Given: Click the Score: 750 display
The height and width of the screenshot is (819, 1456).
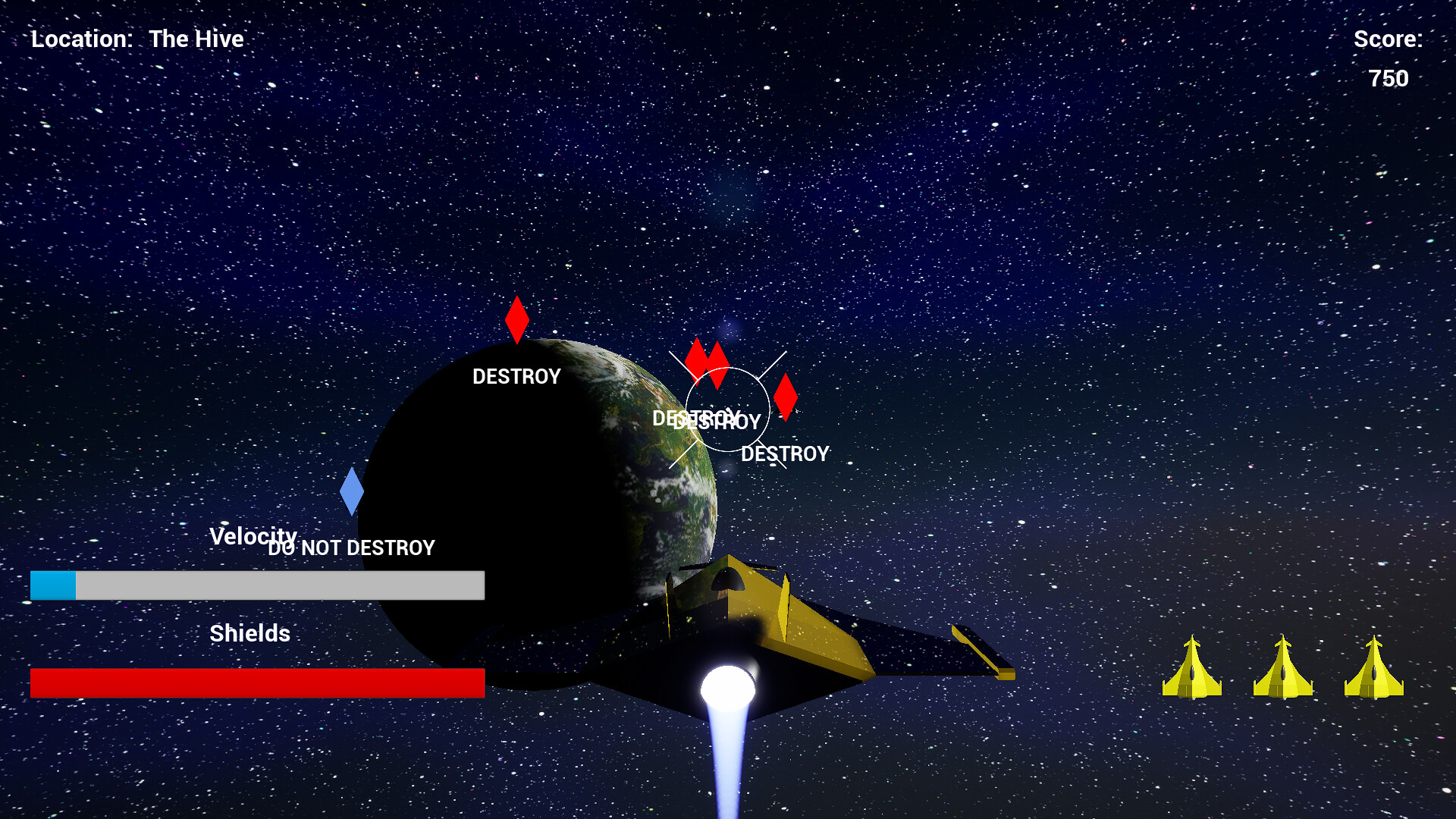Looking at the screenshot, I should [x=1390, y=57].
